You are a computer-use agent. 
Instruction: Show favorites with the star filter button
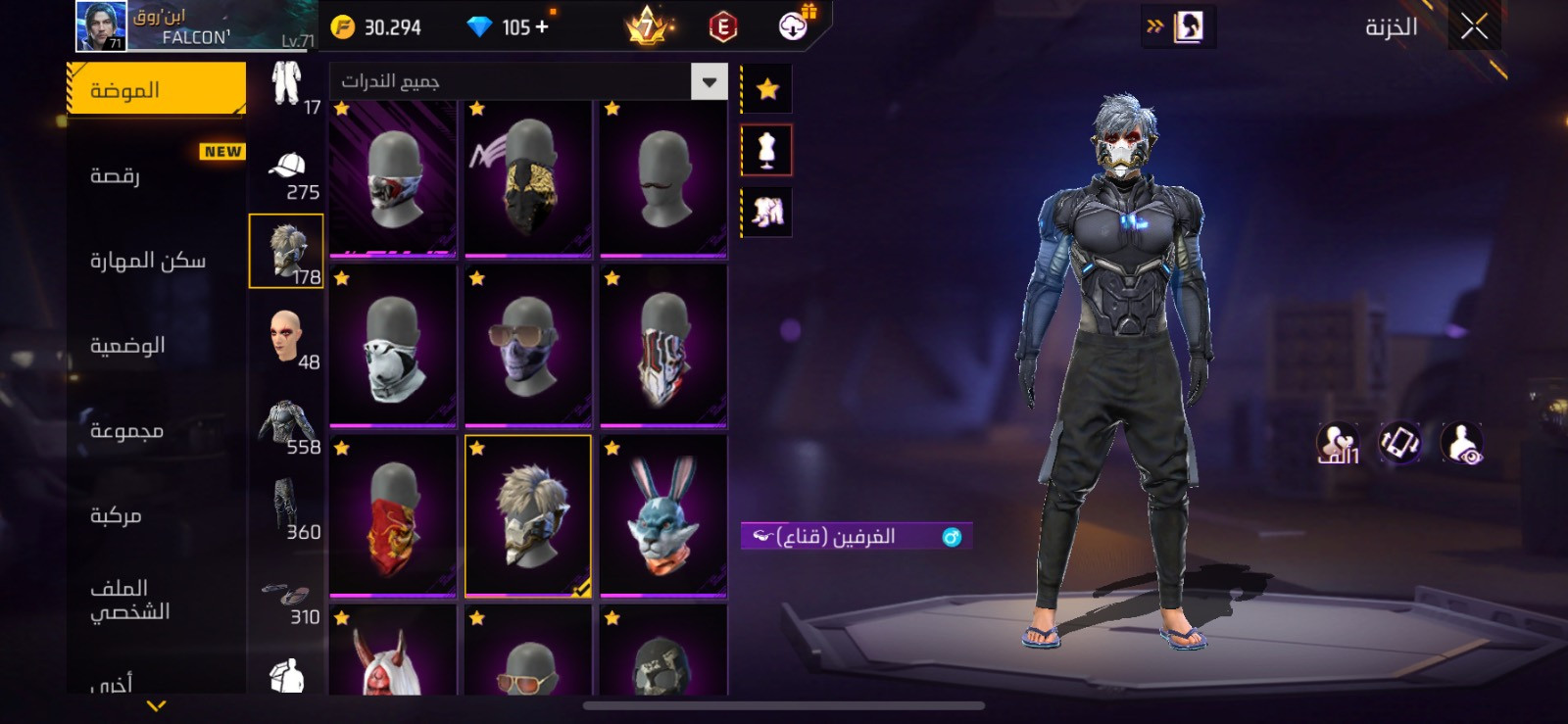(x=767, y=90)
